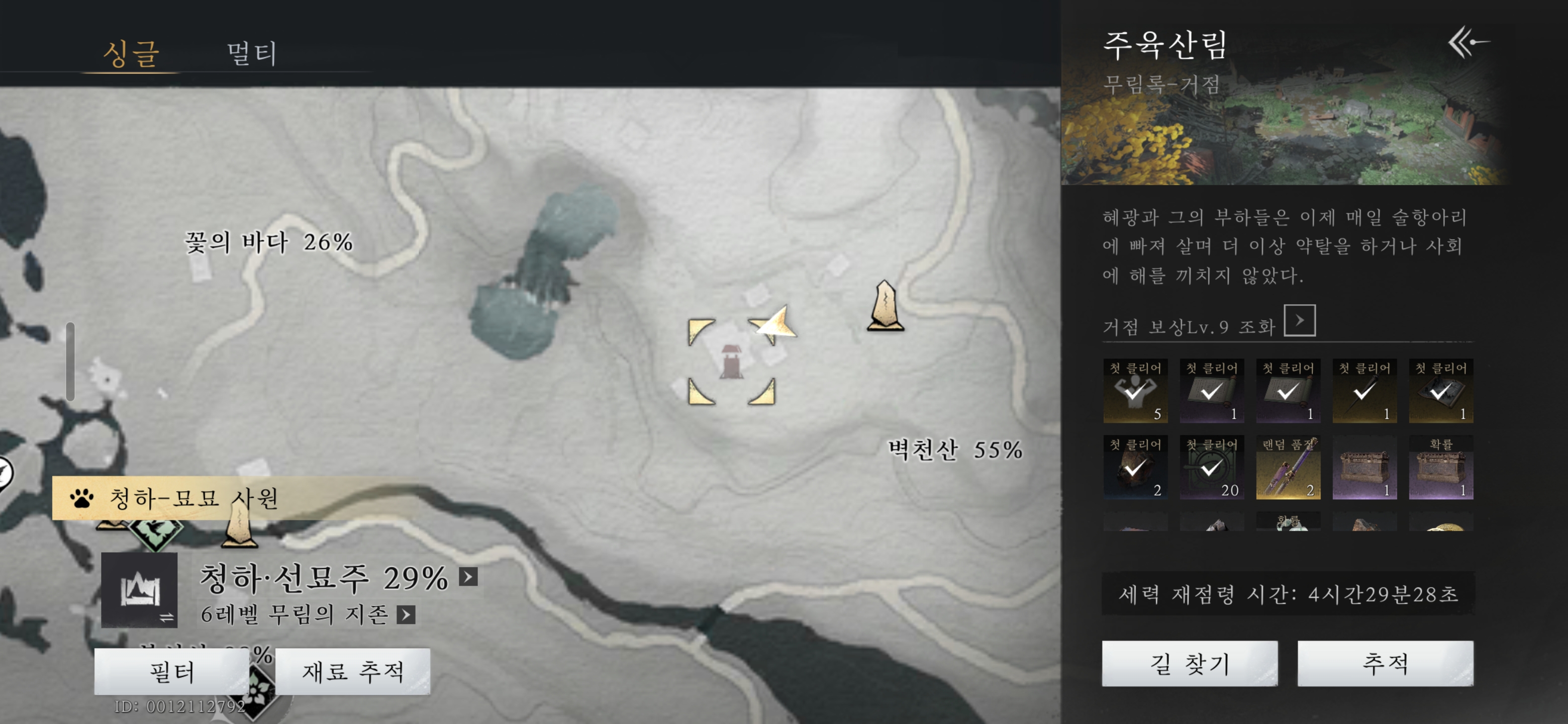Switch to the 싱글 tab

click(132, 53)
